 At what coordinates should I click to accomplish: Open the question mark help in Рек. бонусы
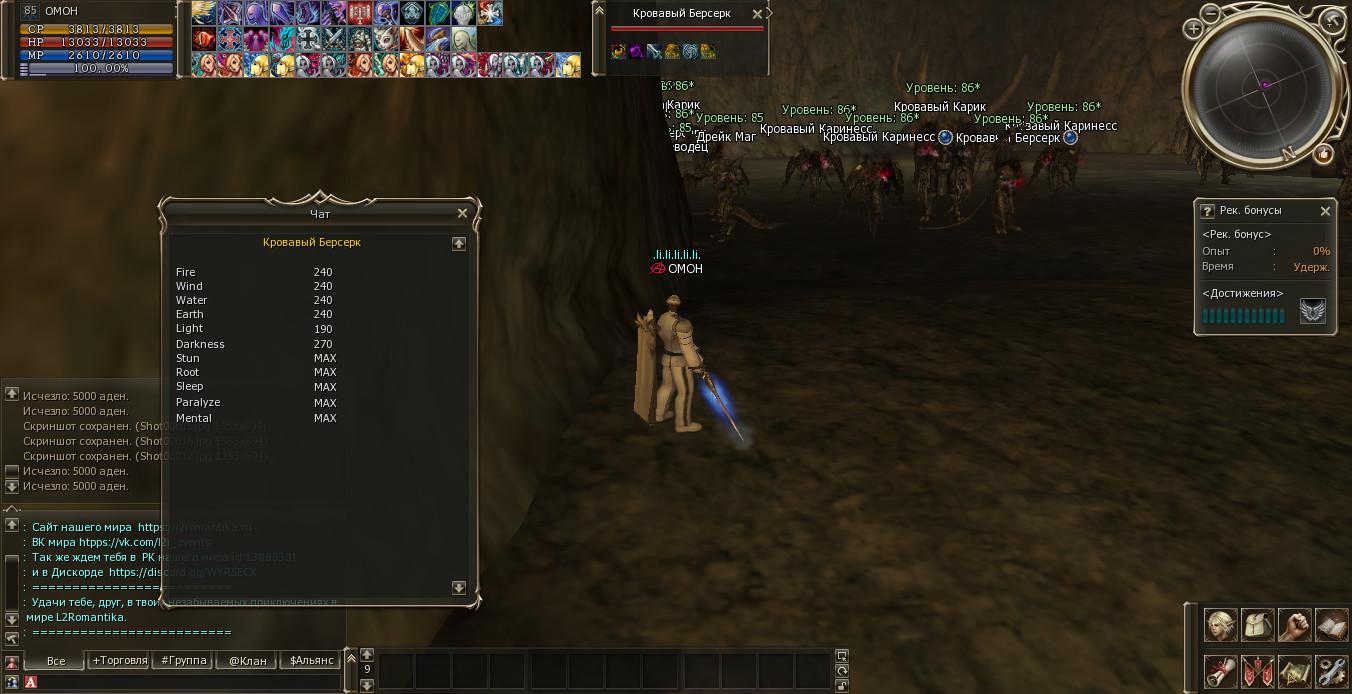pos(1207,211)
